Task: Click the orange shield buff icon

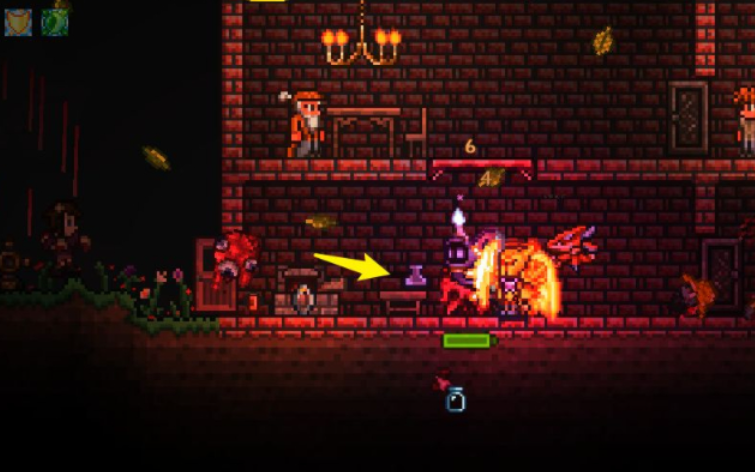Action: pyautogui.click(x=18, y=21)
